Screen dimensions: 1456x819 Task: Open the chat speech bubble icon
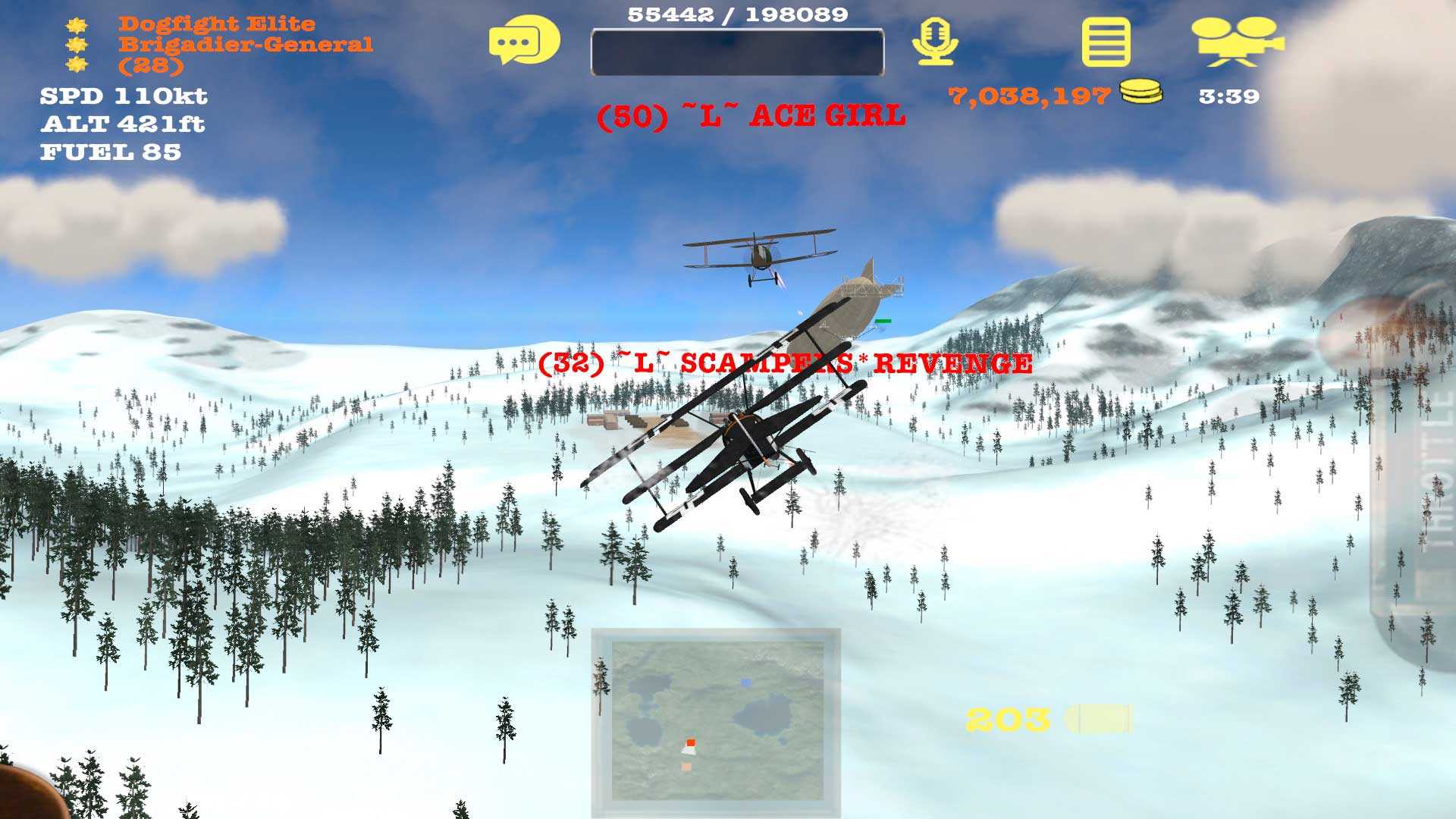click(524, 40)
